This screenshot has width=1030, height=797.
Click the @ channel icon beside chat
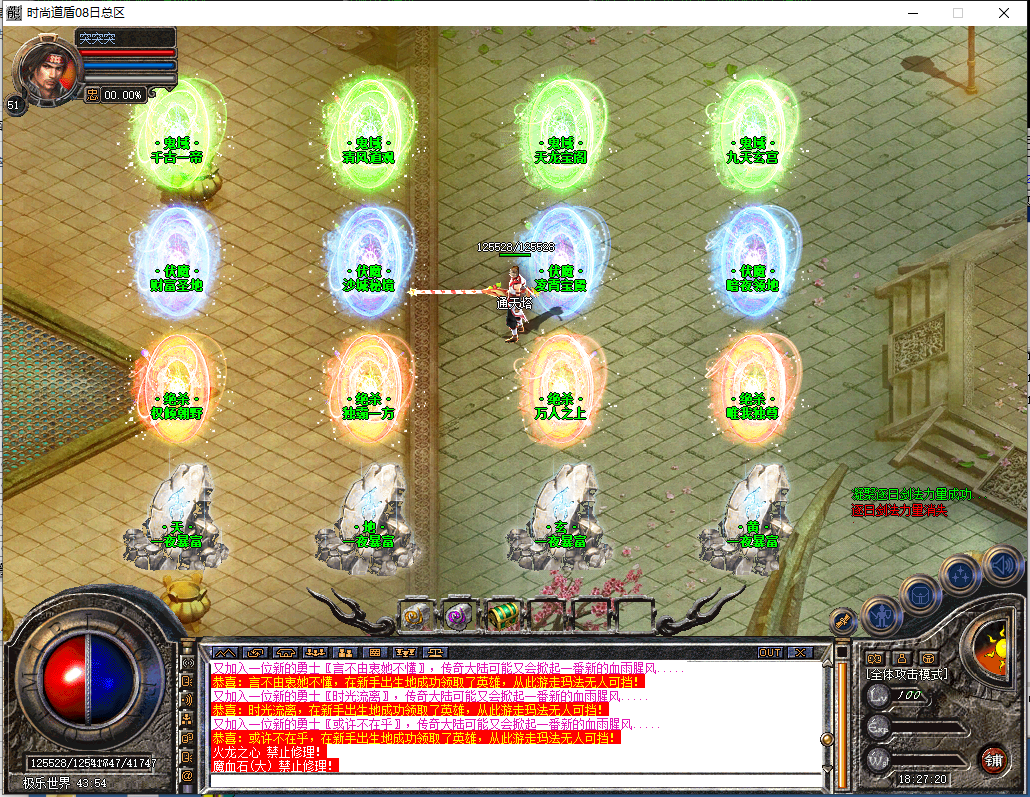187,775
